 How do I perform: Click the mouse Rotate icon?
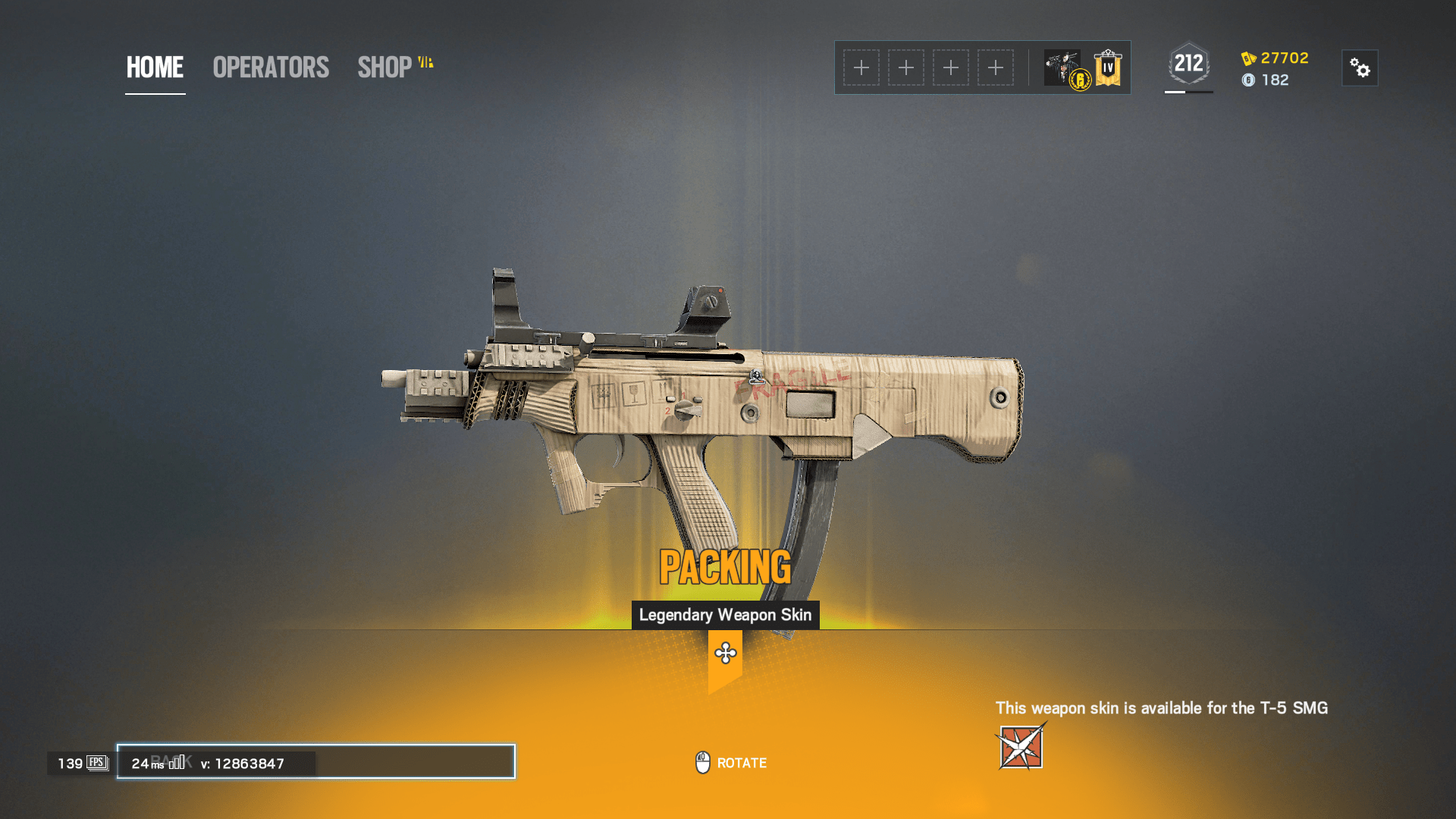click(x=702, y=762)
